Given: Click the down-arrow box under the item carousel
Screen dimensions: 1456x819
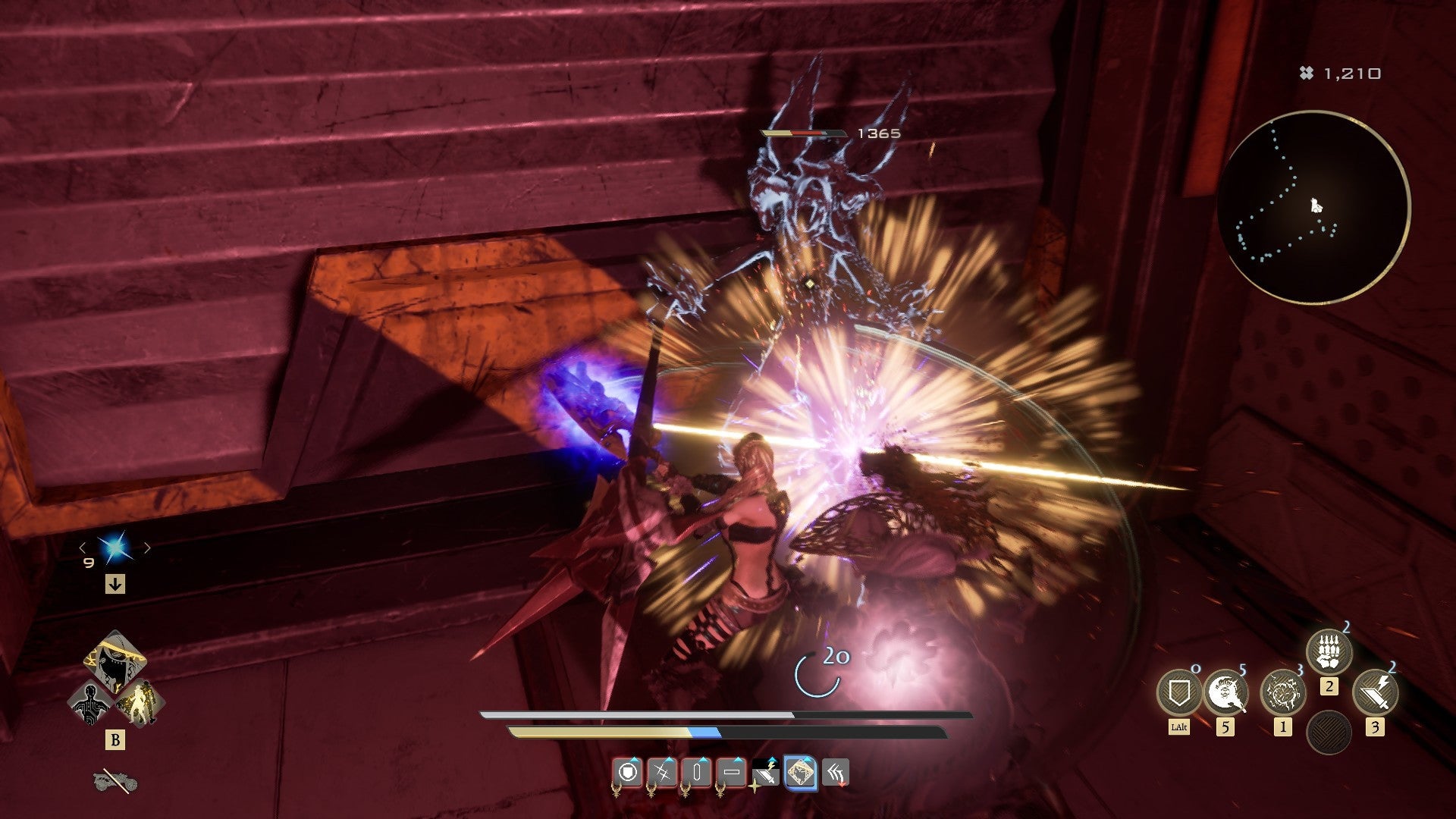Looking at the screenshot, I should (x=115, y=583).
